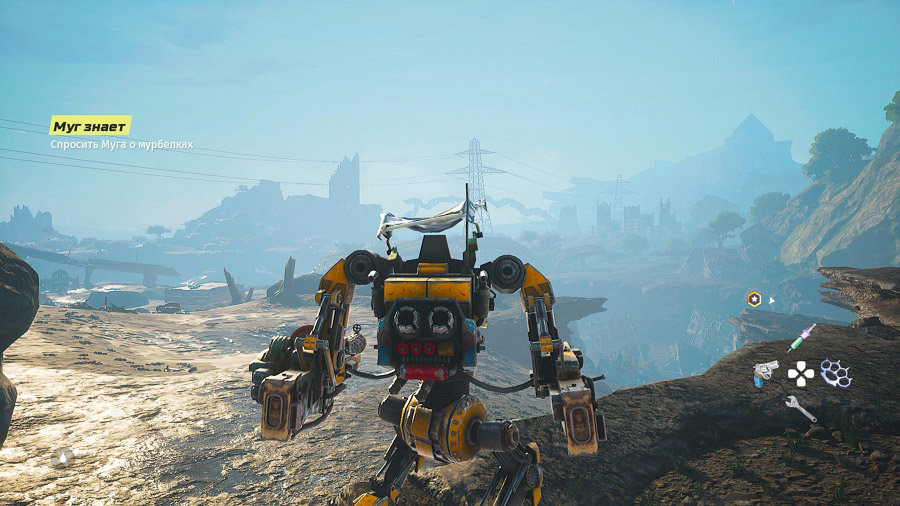
Task: Equip the revolver weapon icon
Action: click(766, 373)
